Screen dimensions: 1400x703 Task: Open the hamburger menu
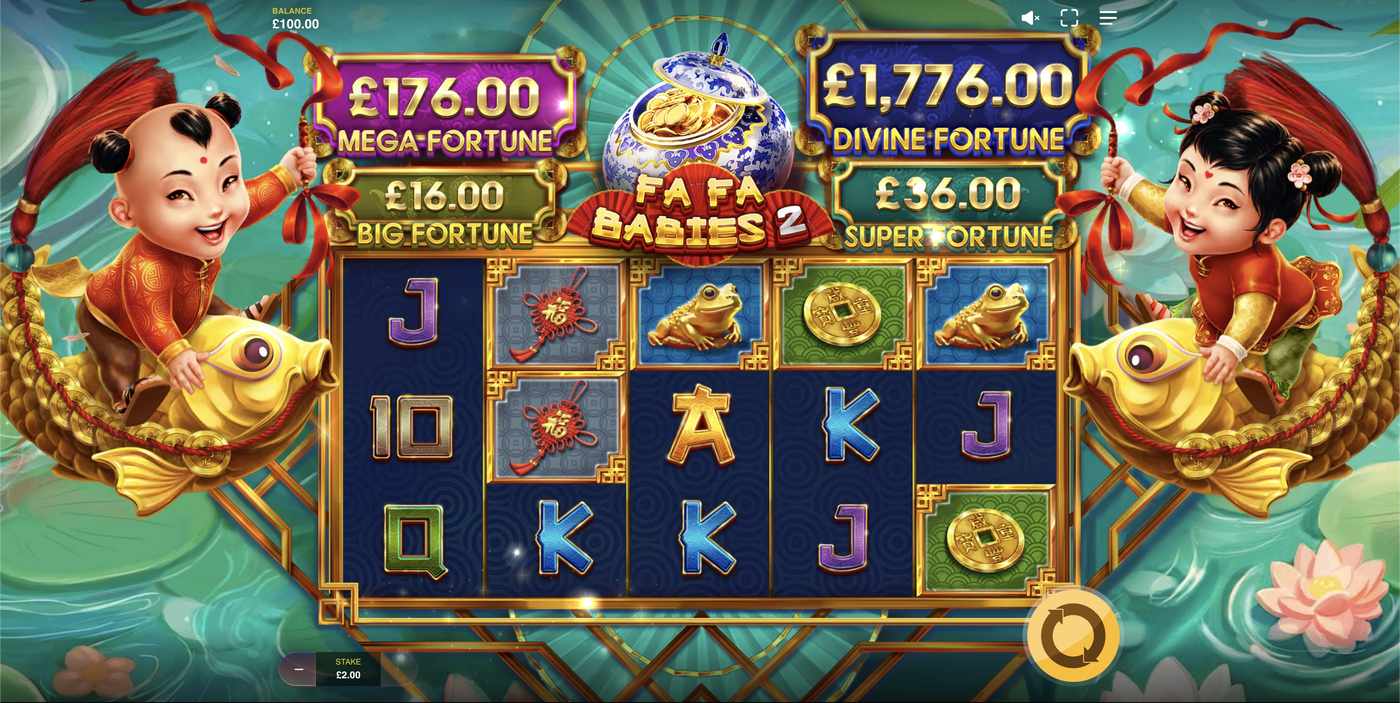1108,18
